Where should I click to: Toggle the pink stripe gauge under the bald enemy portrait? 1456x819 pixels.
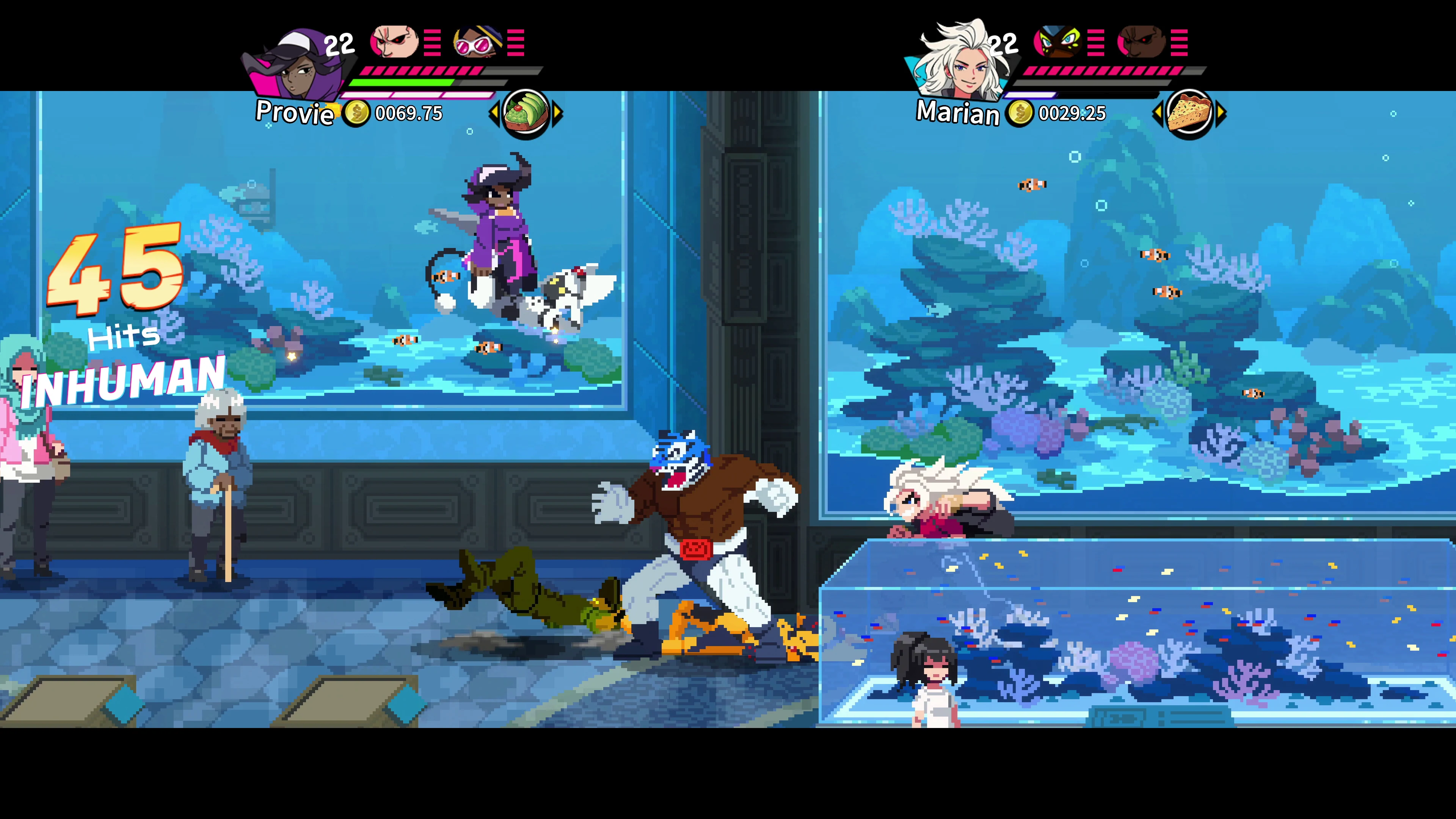click(432, 44)
